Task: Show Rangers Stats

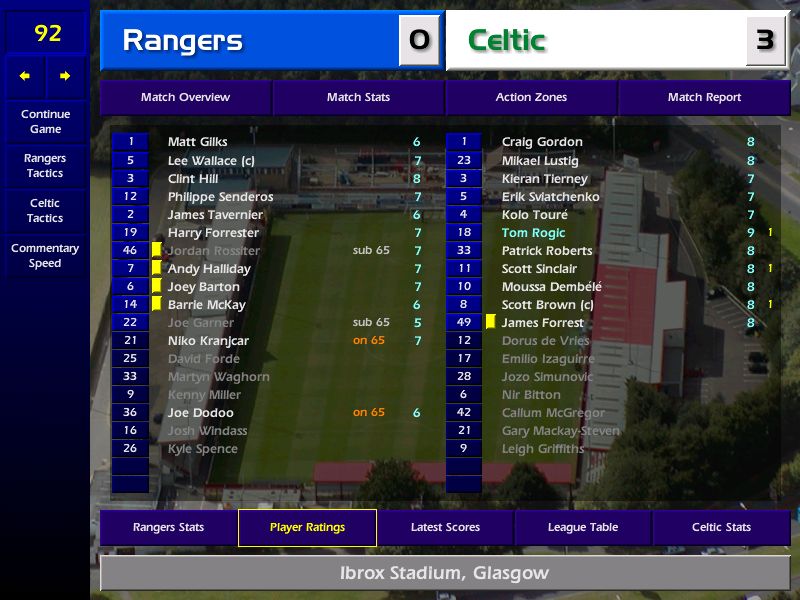Action: pyautogui.click(x=168, y=528)
